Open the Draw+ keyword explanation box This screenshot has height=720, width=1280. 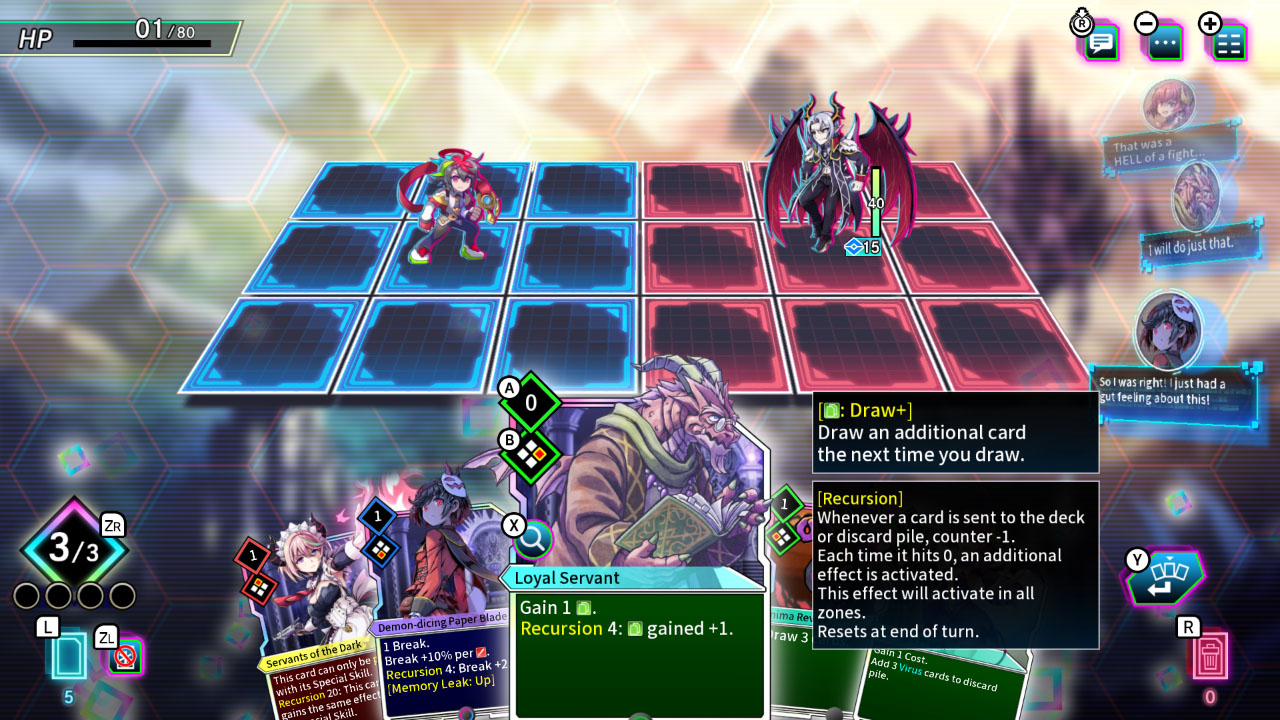point(956,432)
